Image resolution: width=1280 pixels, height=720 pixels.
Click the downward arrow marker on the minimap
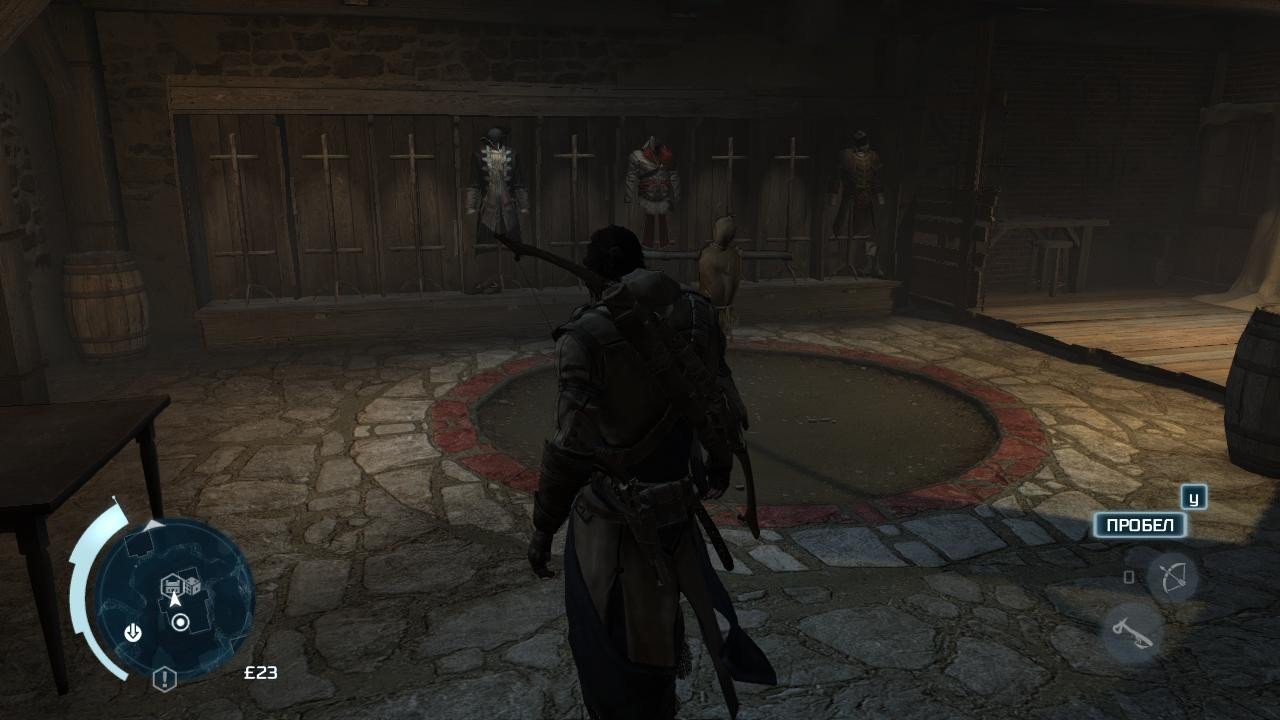click(x=132, y=632)
